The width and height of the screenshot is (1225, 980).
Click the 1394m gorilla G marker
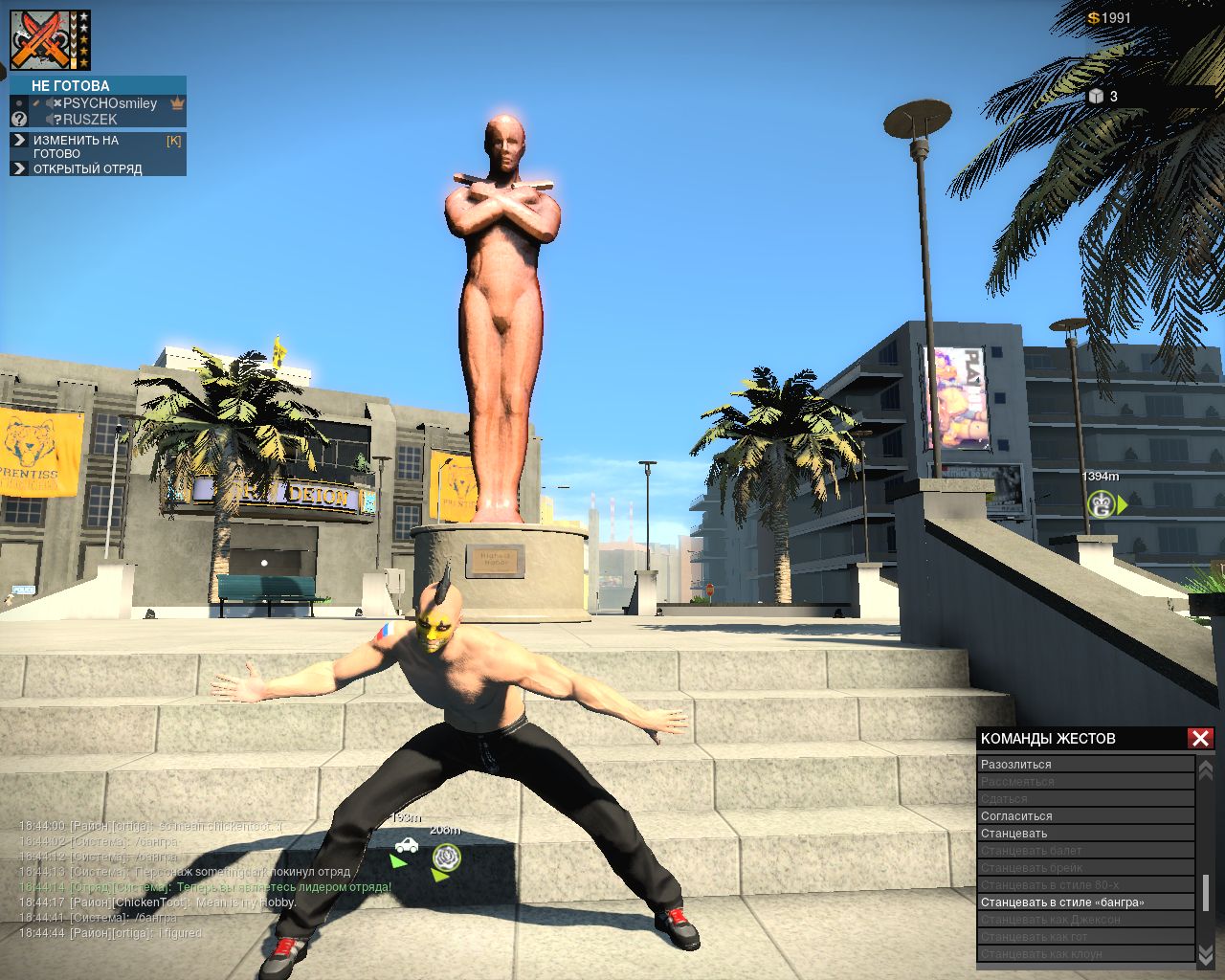[x=1100, y=504]
